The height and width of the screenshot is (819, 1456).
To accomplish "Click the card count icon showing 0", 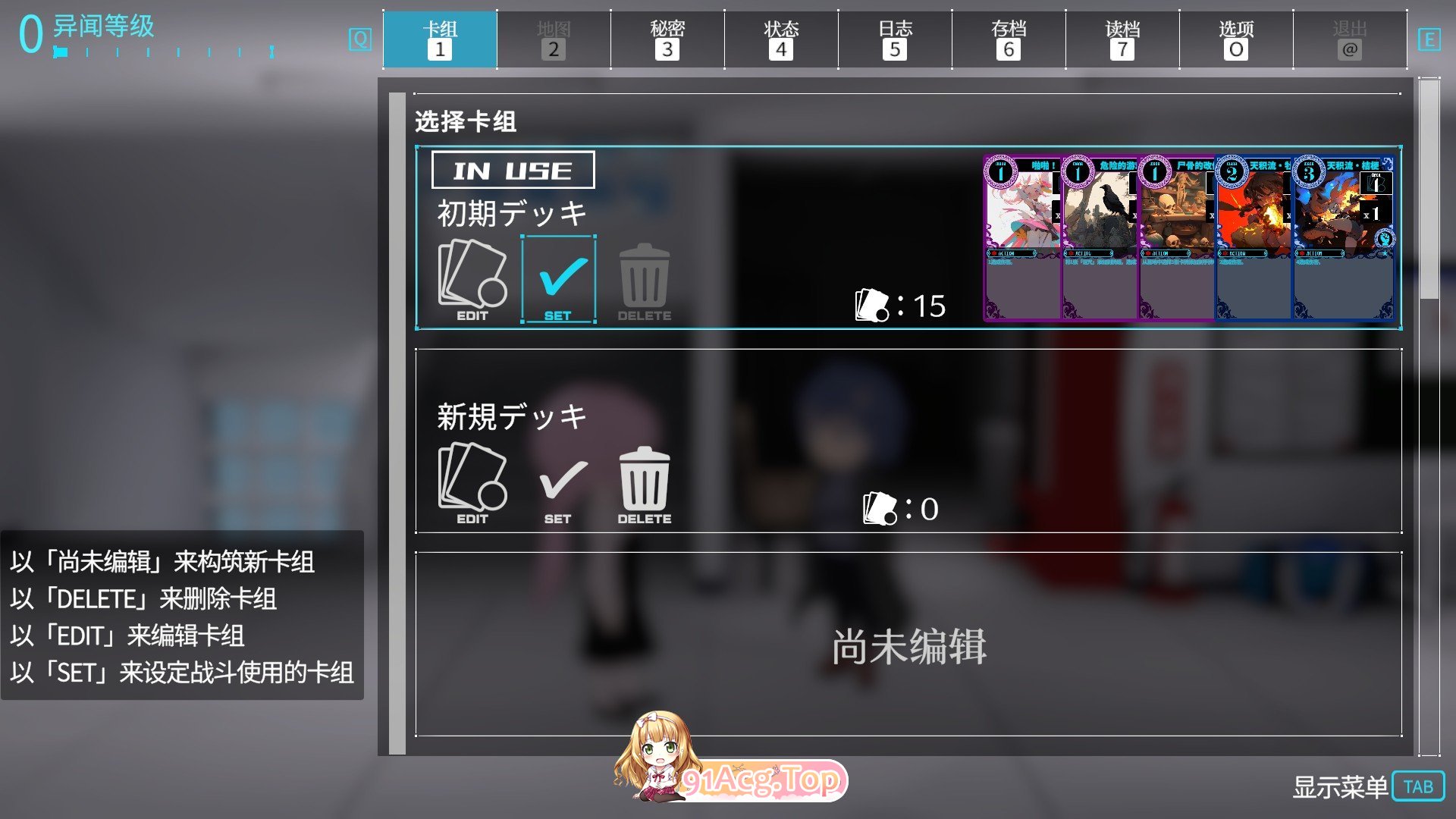I will point(881,507).
